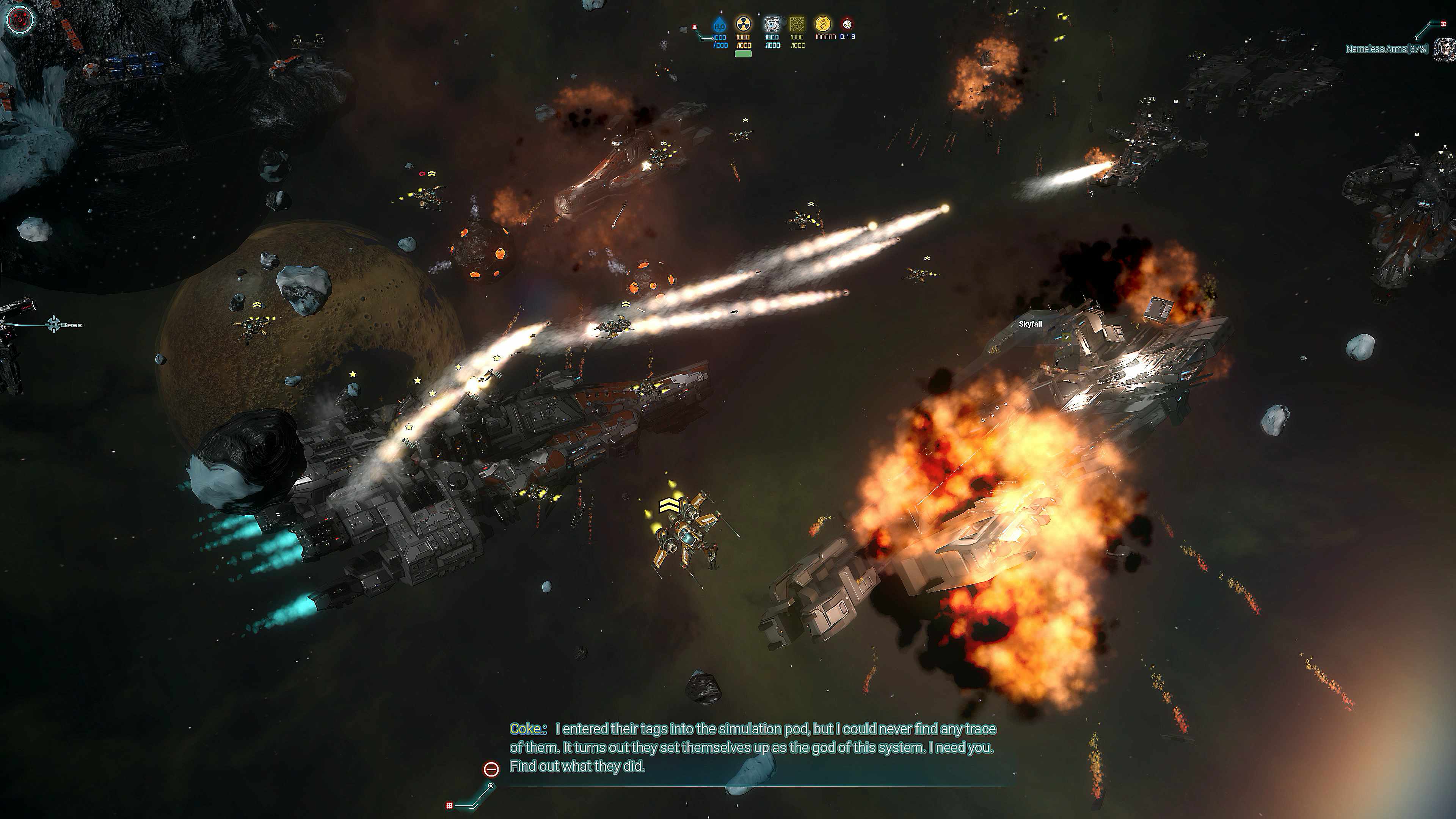Hide Coke's dialogue with the red minus button
The height and width of the screenshot is (819, 1456).
(491, 769)
